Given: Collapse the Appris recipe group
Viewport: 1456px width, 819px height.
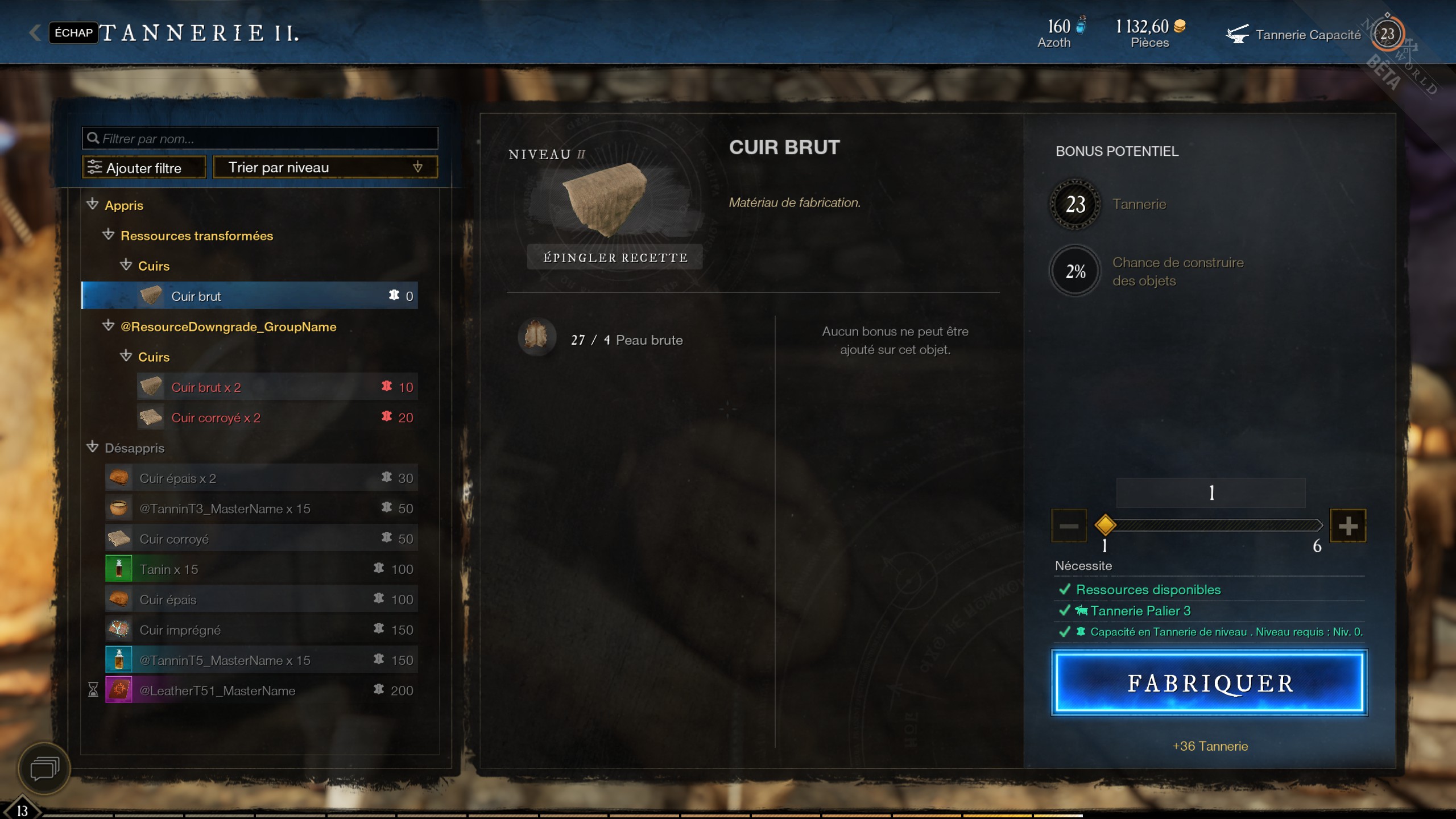Looking at the screenshot, I should tap(93, 205).
